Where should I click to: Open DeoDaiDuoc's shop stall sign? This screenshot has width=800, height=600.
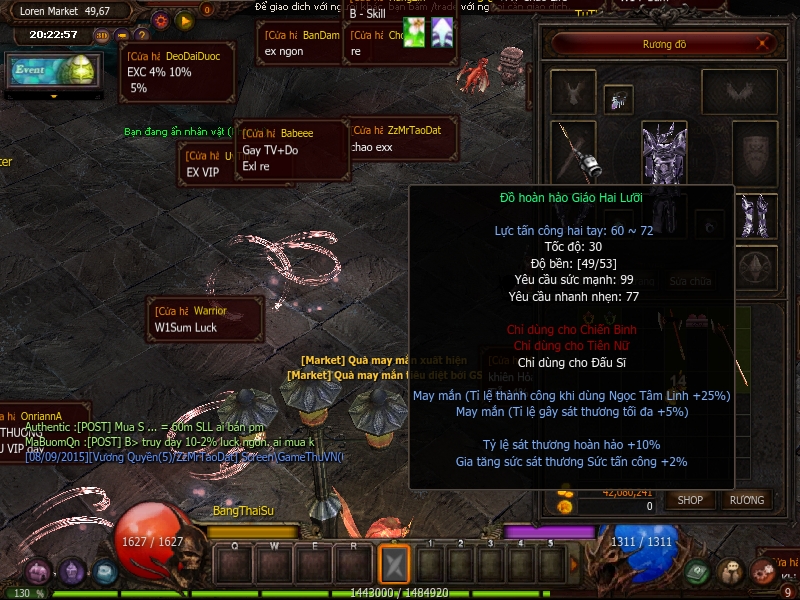pyautogui.click(x=177, y=72)
